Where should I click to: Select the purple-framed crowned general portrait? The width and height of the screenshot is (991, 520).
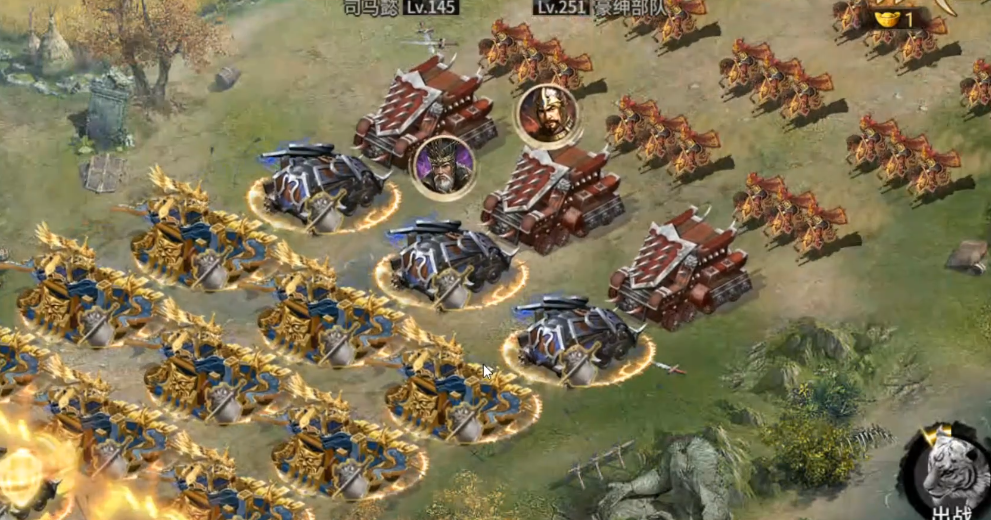(443, 166)
